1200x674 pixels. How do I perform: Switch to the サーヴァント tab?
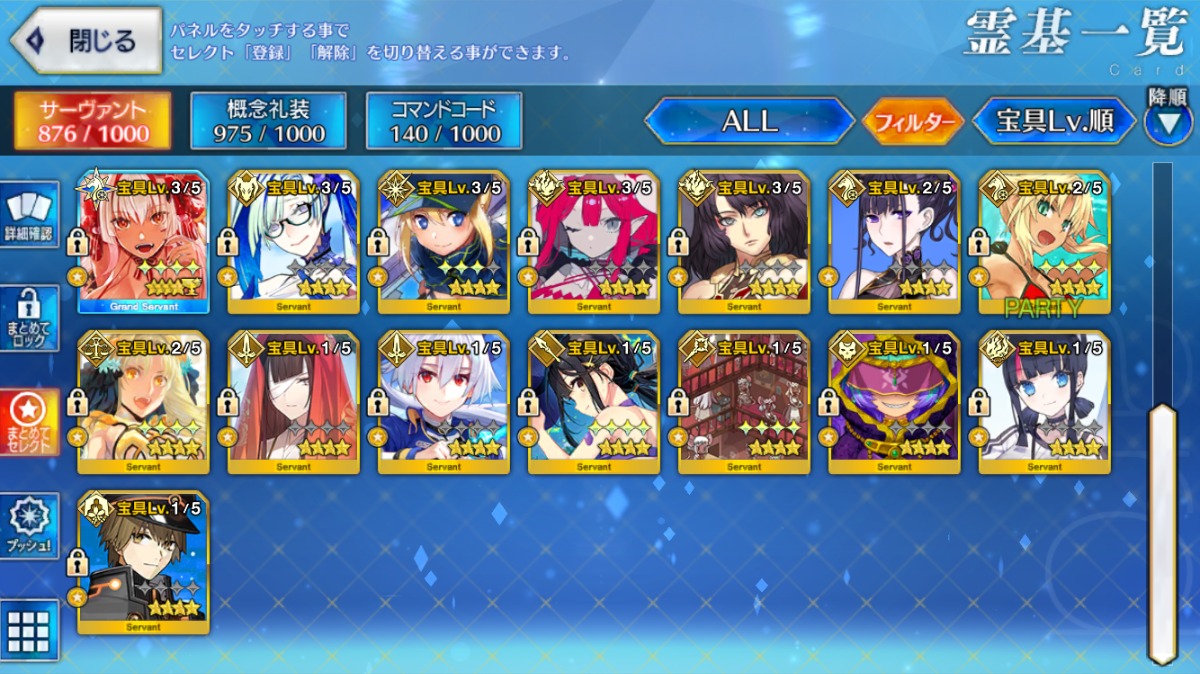91,122
